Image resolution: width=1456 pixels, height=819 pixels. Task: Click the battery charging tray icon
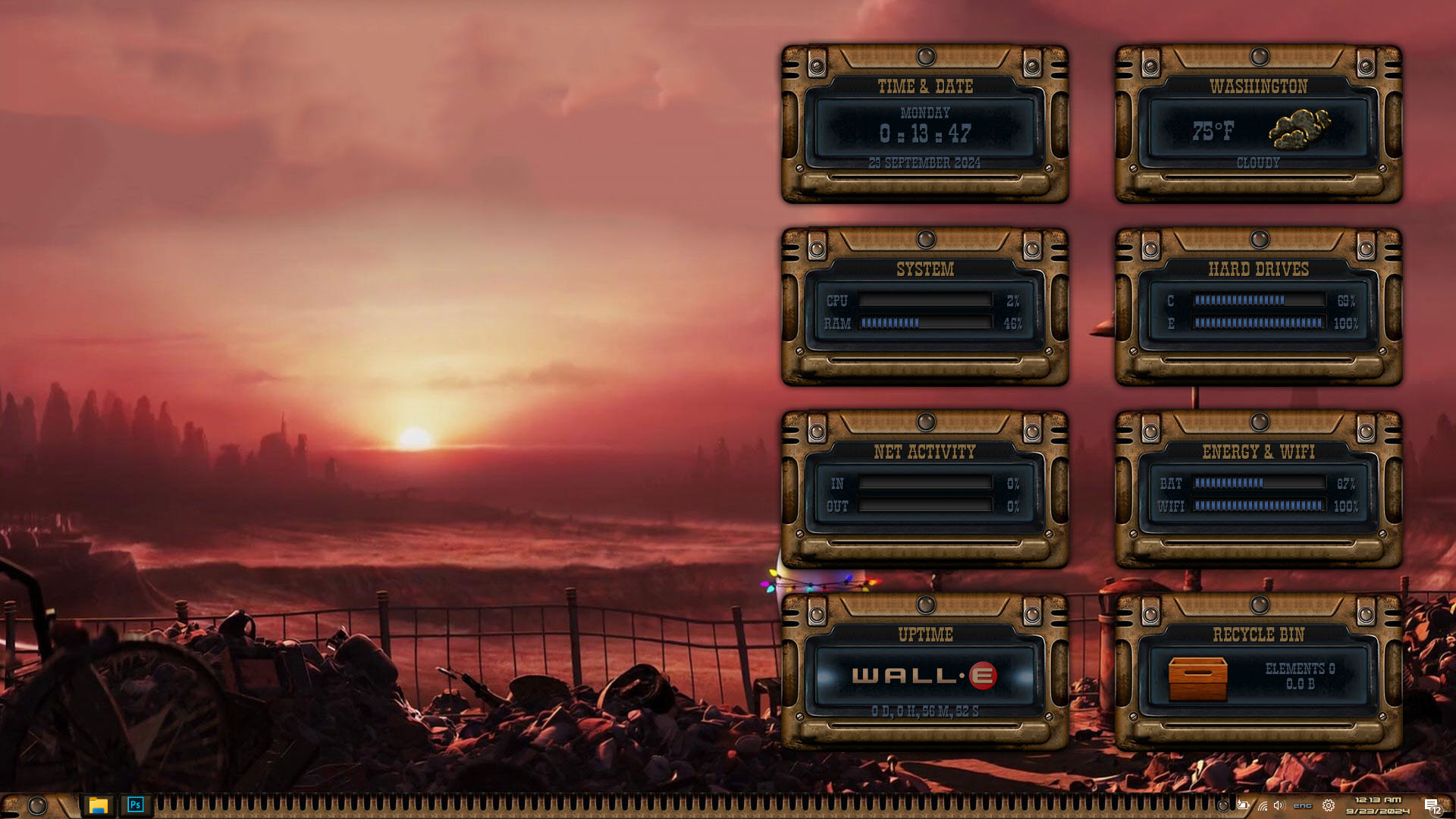tap(1243, 805)
